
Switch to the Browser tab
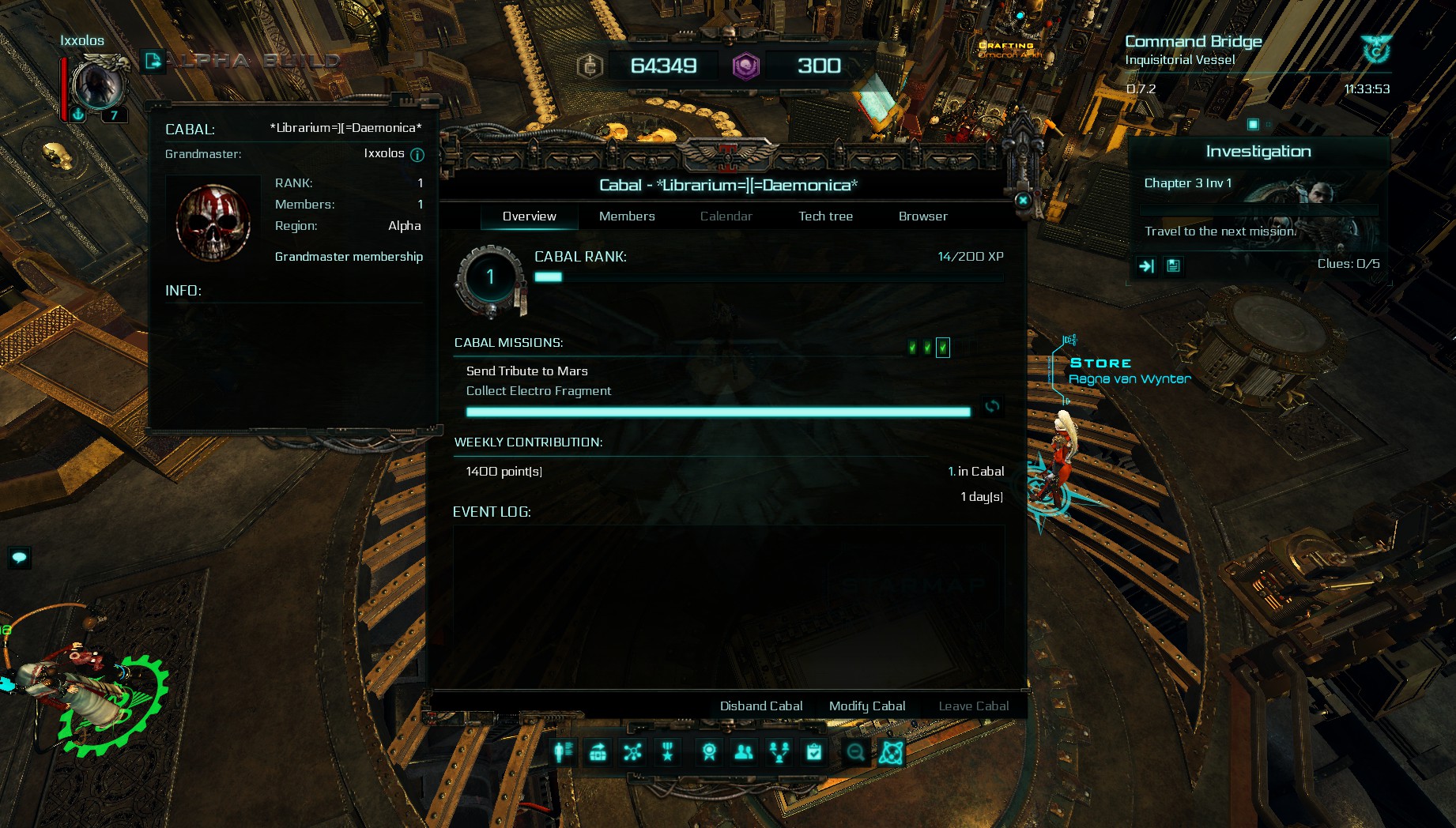(922, 216)
